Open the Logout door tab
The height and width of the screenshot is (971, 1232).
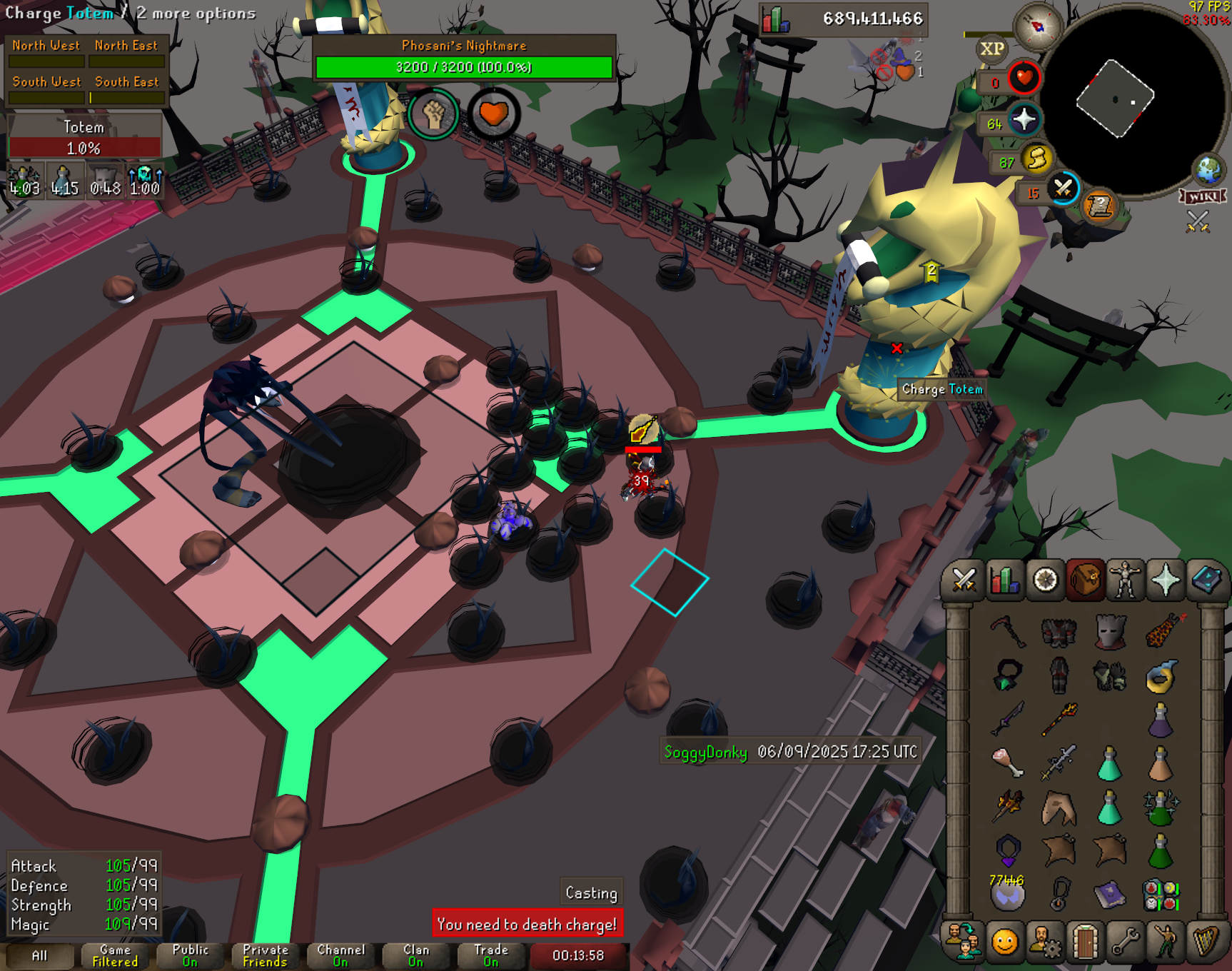1085,942
